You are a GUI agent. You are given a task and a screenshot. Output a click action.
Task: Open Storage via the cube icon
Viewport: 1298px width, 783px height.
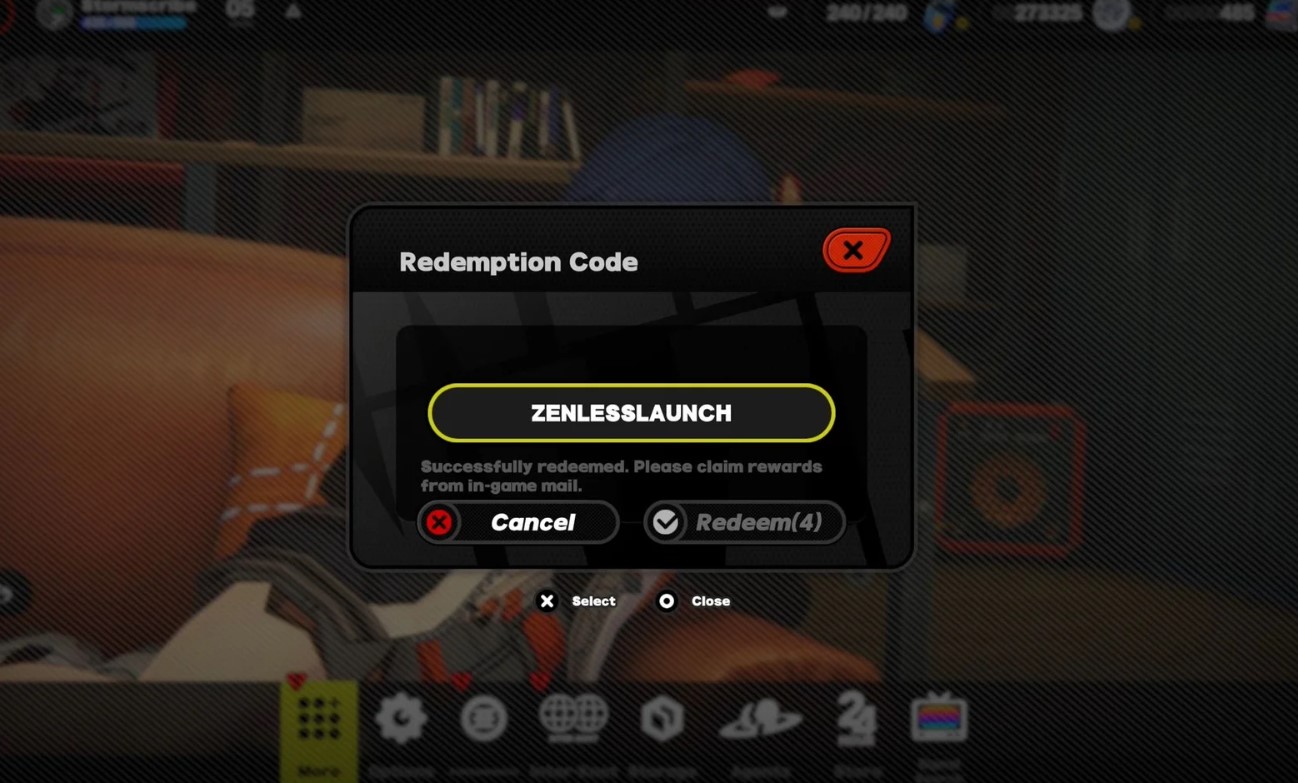[663, 716]
